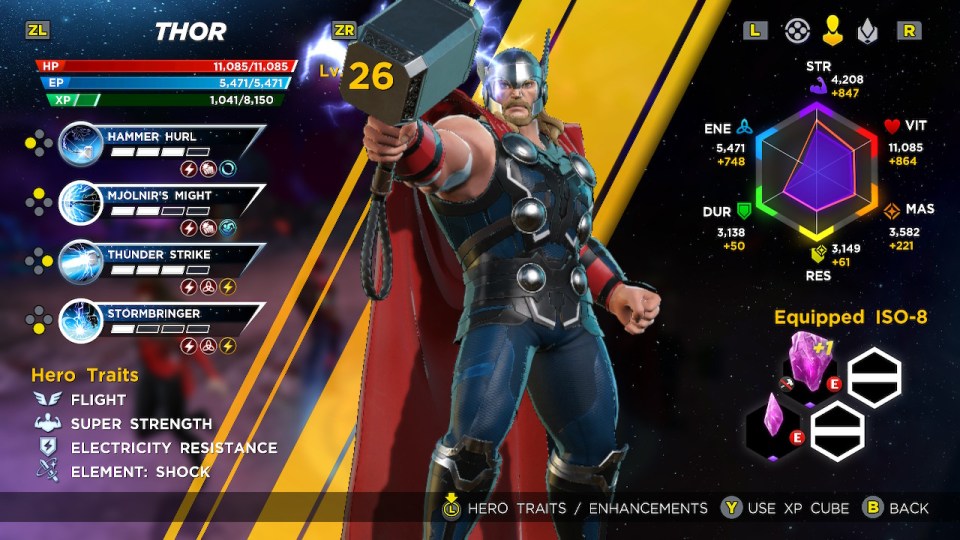Open the ISO-8 crystal tab

(866, 31)
